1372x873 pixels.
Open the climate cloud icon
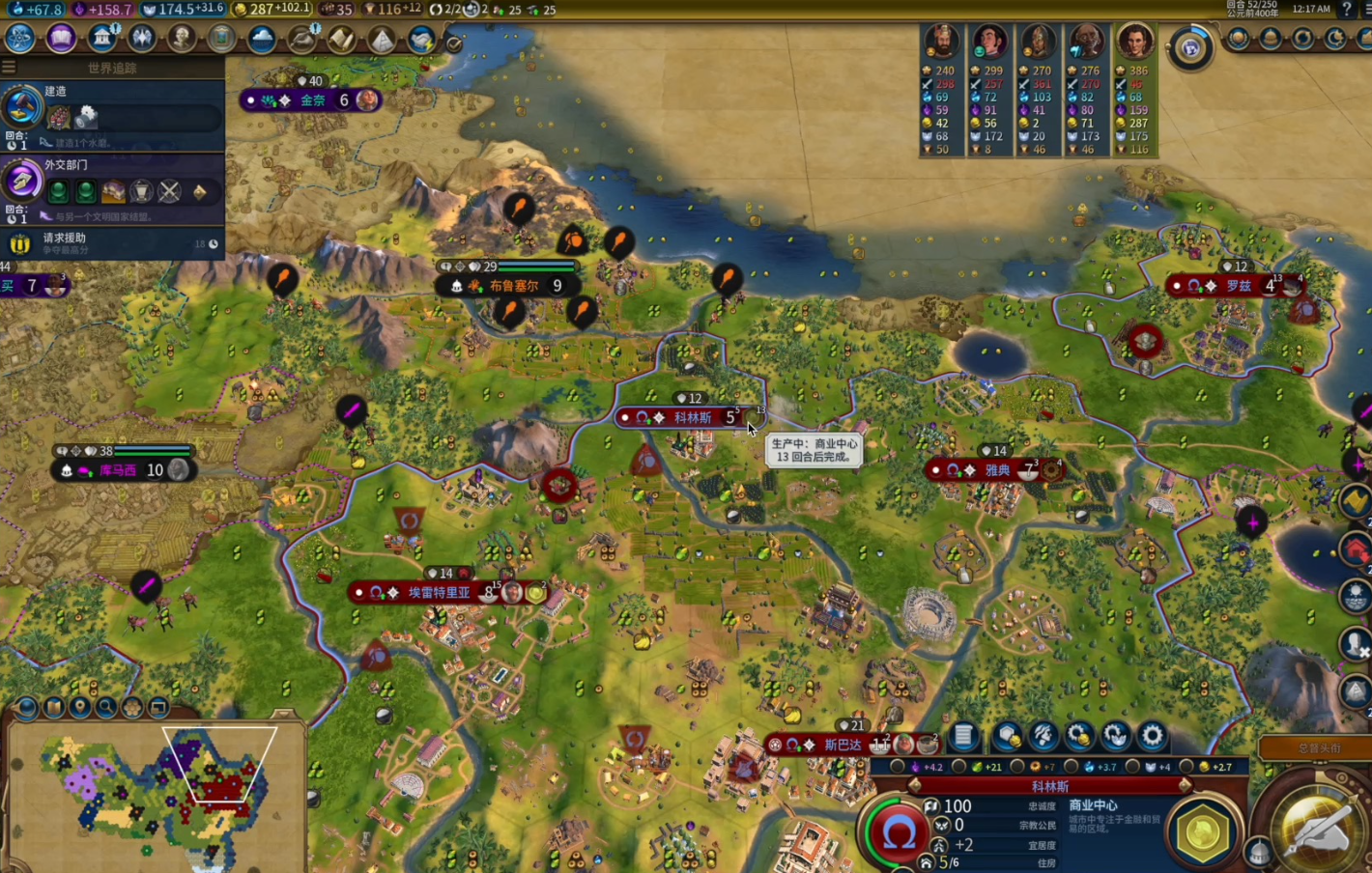pos(261,39)
